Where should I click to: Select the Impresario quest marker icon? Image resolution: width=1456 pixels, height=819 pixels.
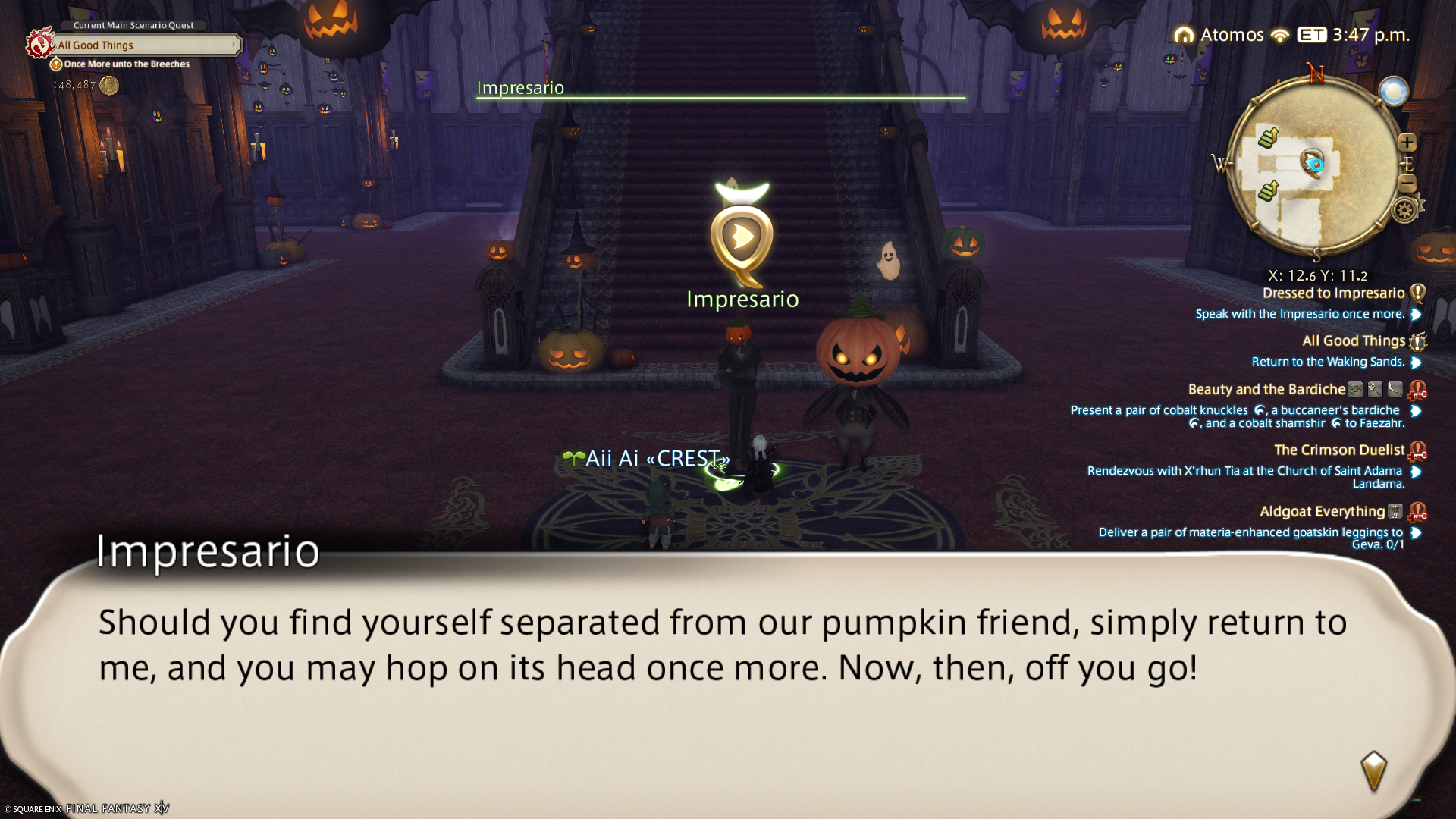(x=742, y=238)
